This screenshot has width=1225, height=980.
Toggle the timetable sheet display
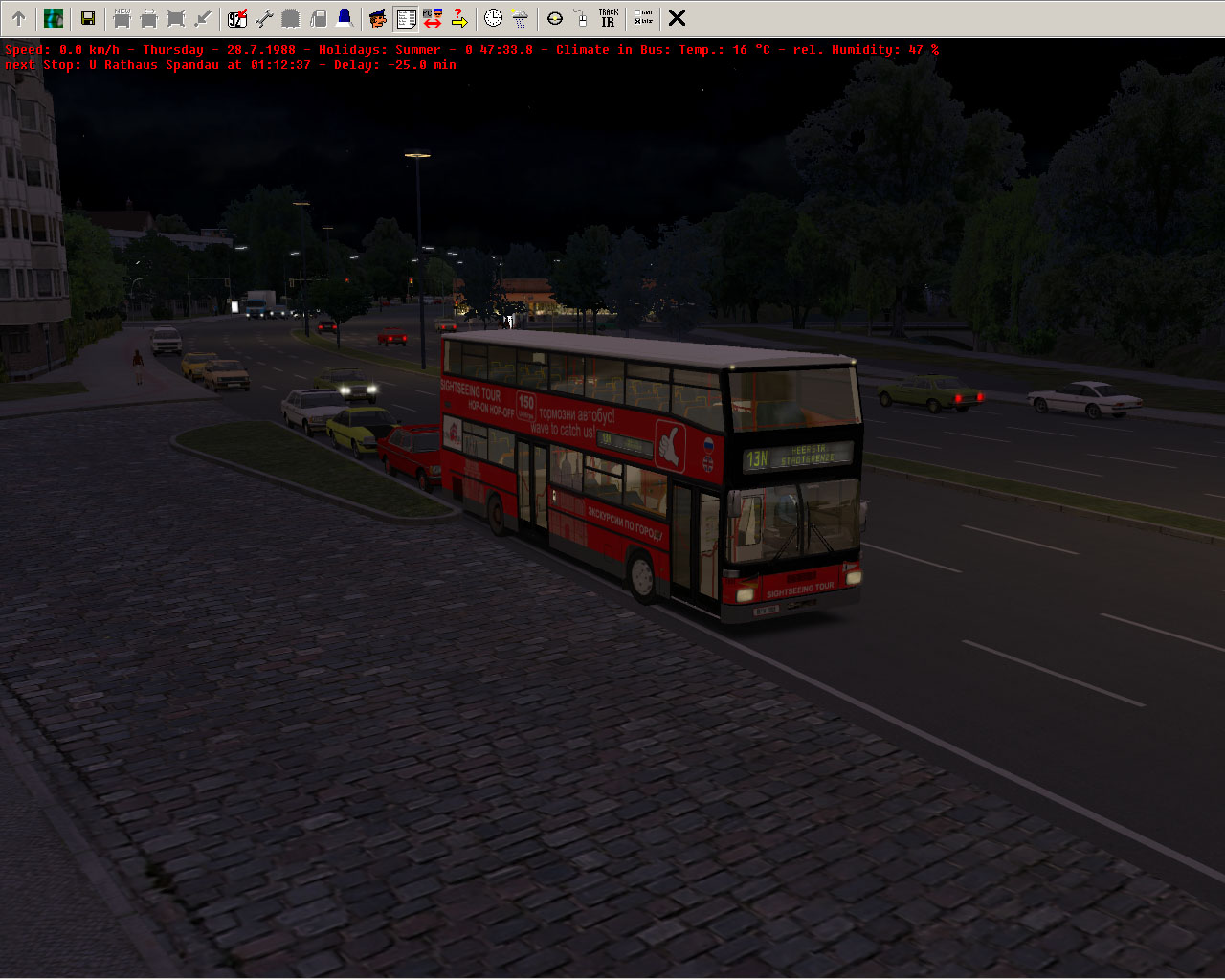[x=406, y=18]
